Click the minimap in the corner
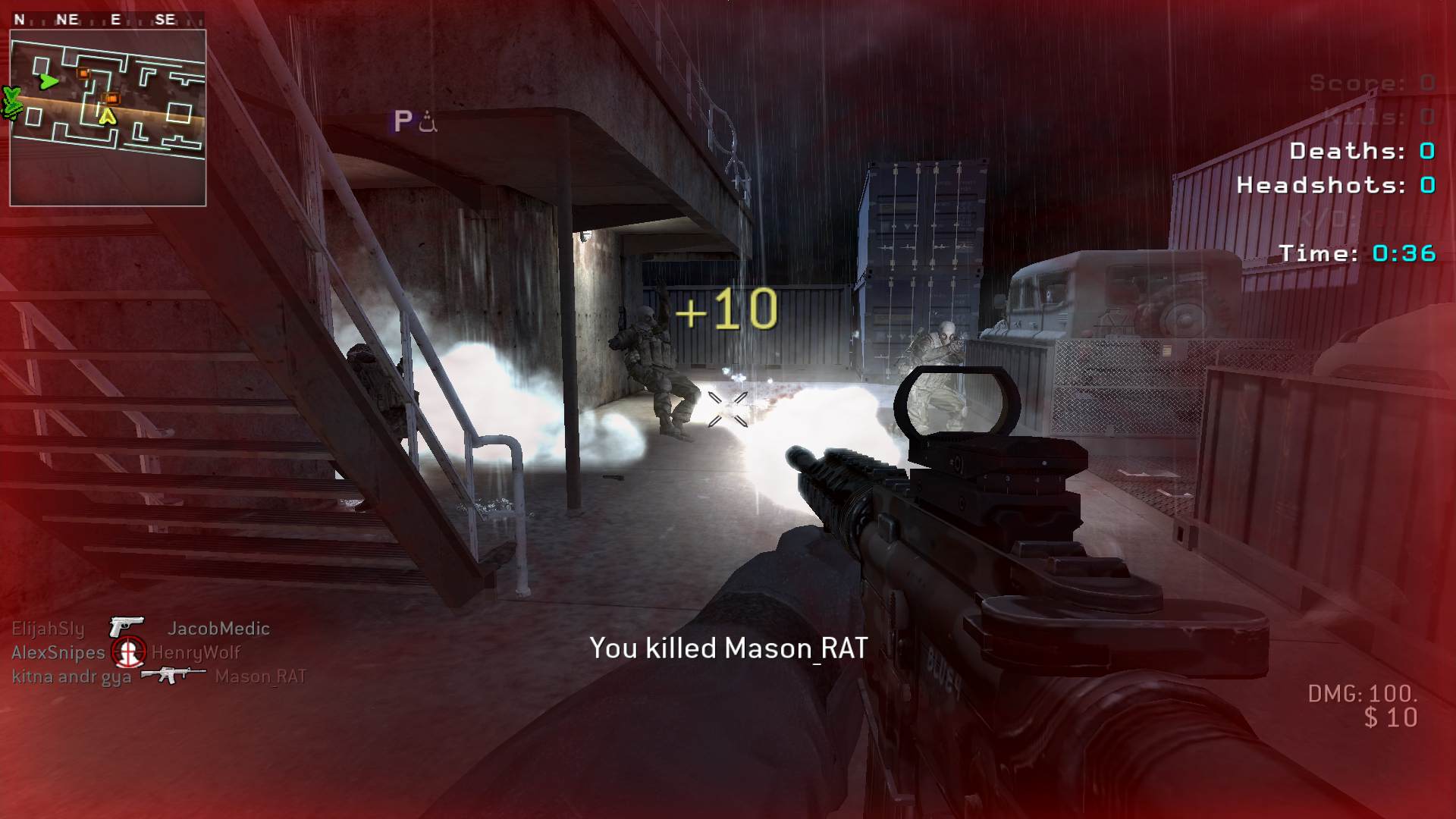The height and width of the screenshot is (819, 1456). pyautogui.click(x=108, y=118)
